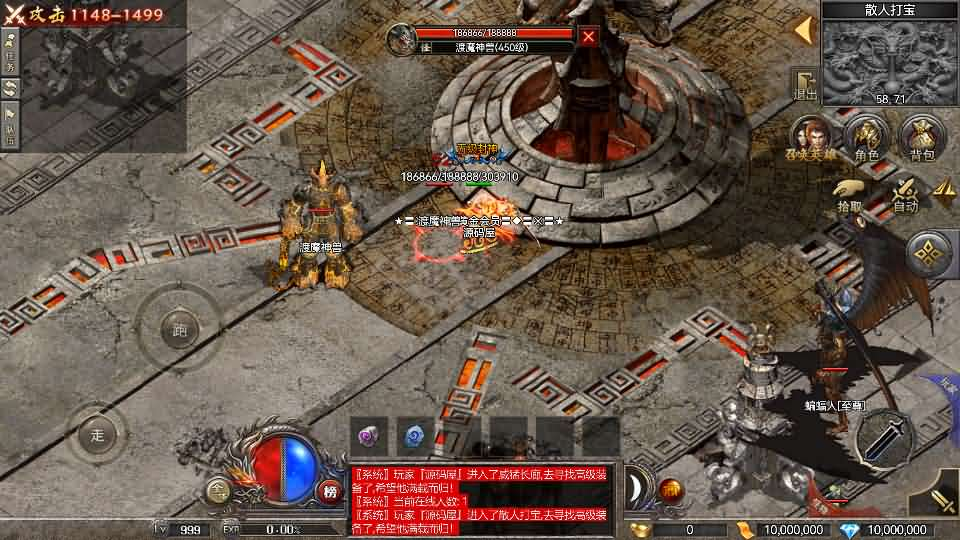Use the purple swirl item in the hotbar
Screen dimensions: 960x540
point(369,435)
